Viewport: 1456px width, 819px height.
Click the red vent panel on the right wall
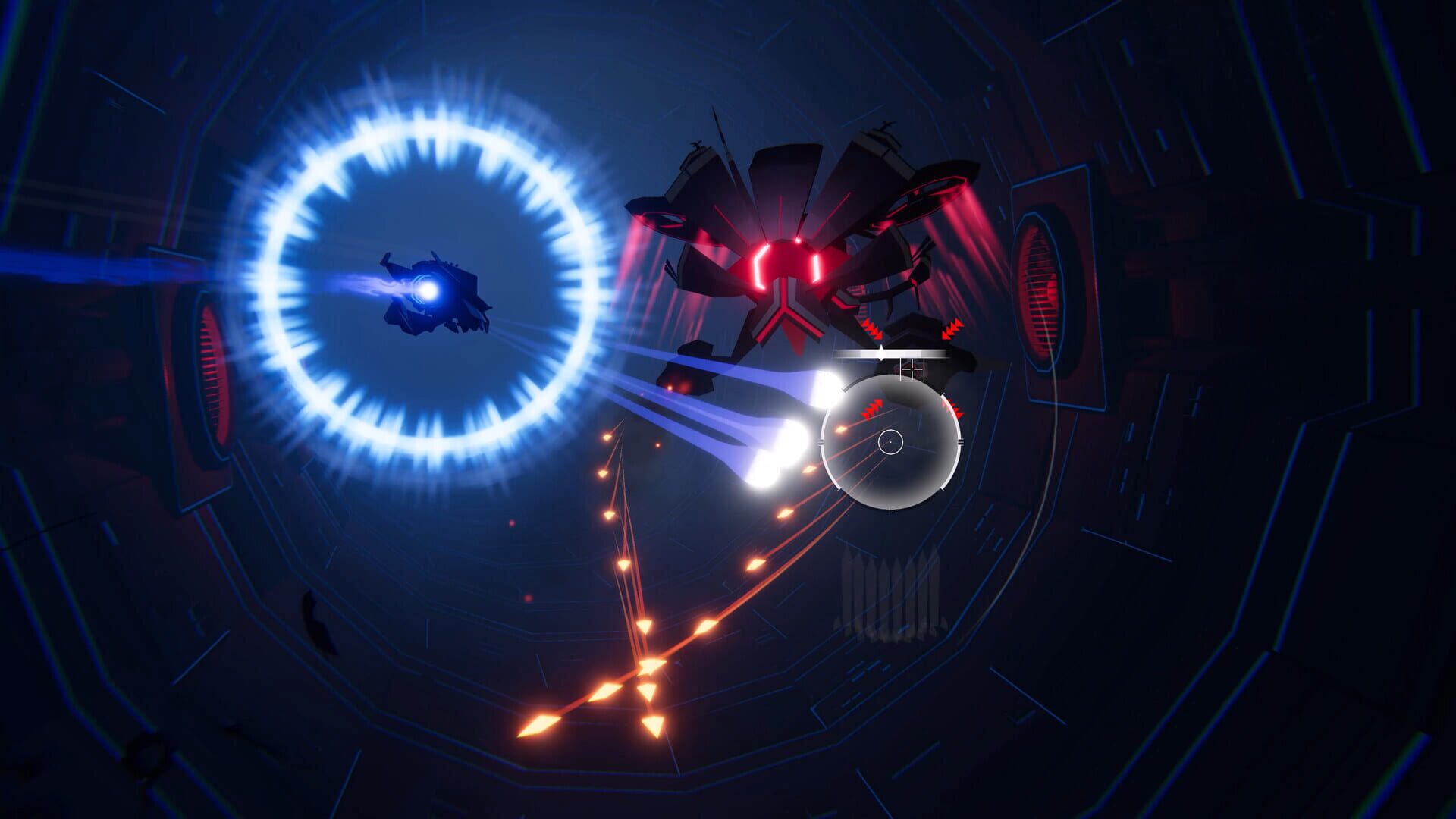pos(1040,281)
